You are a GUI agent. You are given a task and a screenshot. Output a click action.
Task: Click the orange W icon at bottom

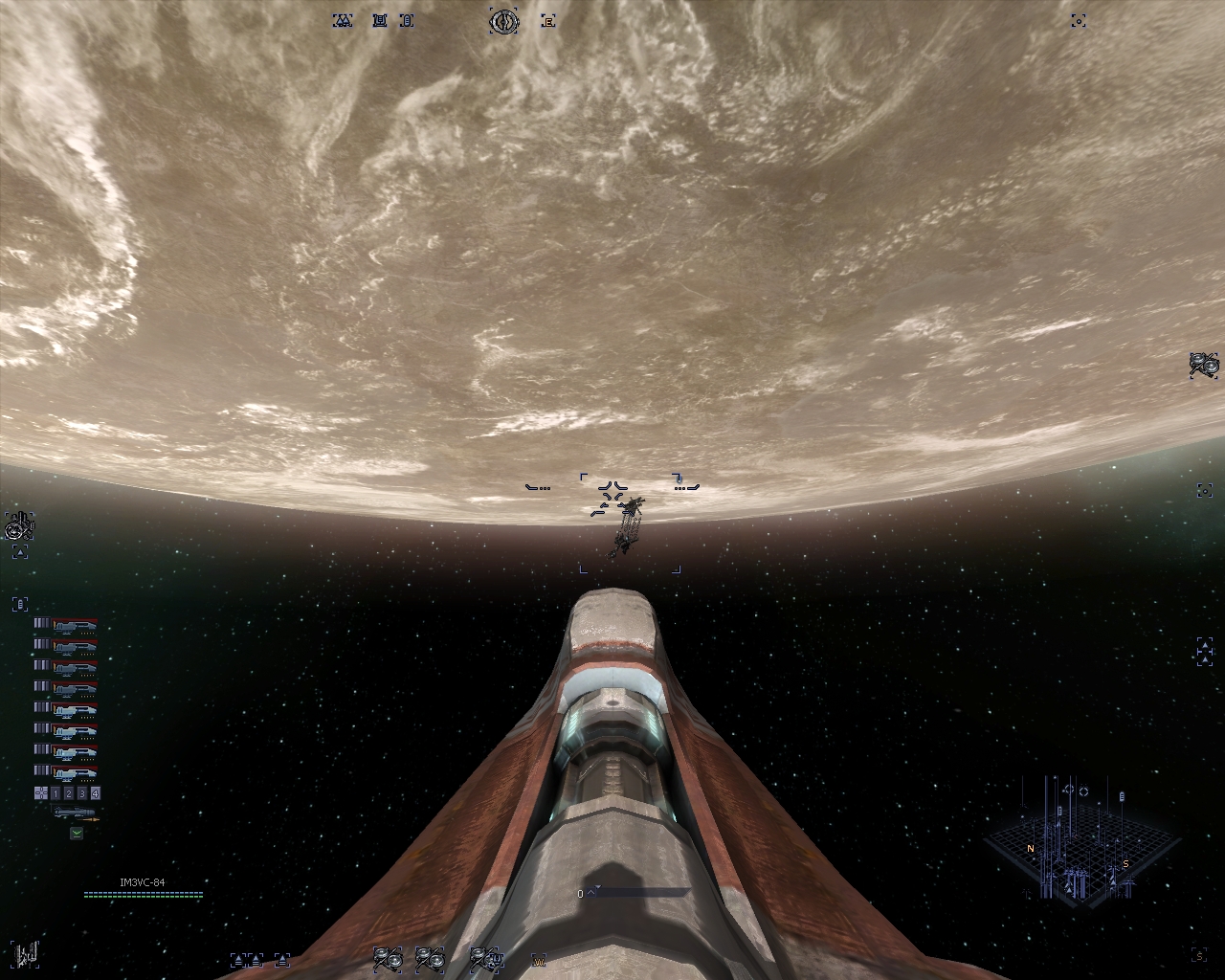pyautogui.click(x=539, y=960)
